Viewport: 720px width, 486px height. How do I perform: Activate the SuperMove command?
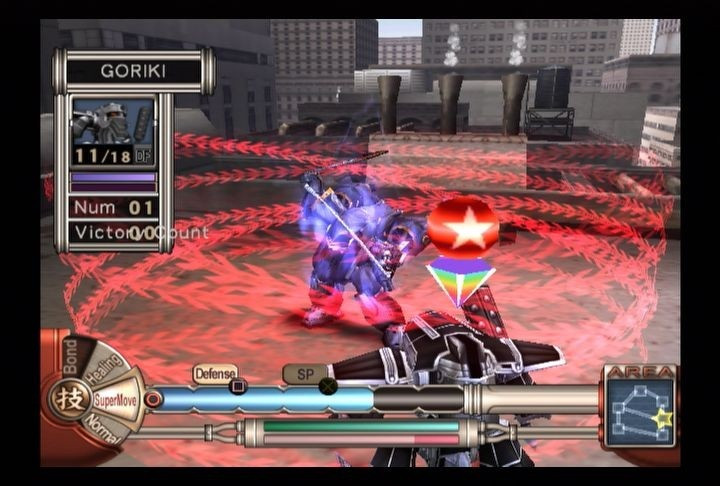coord(117,399)
